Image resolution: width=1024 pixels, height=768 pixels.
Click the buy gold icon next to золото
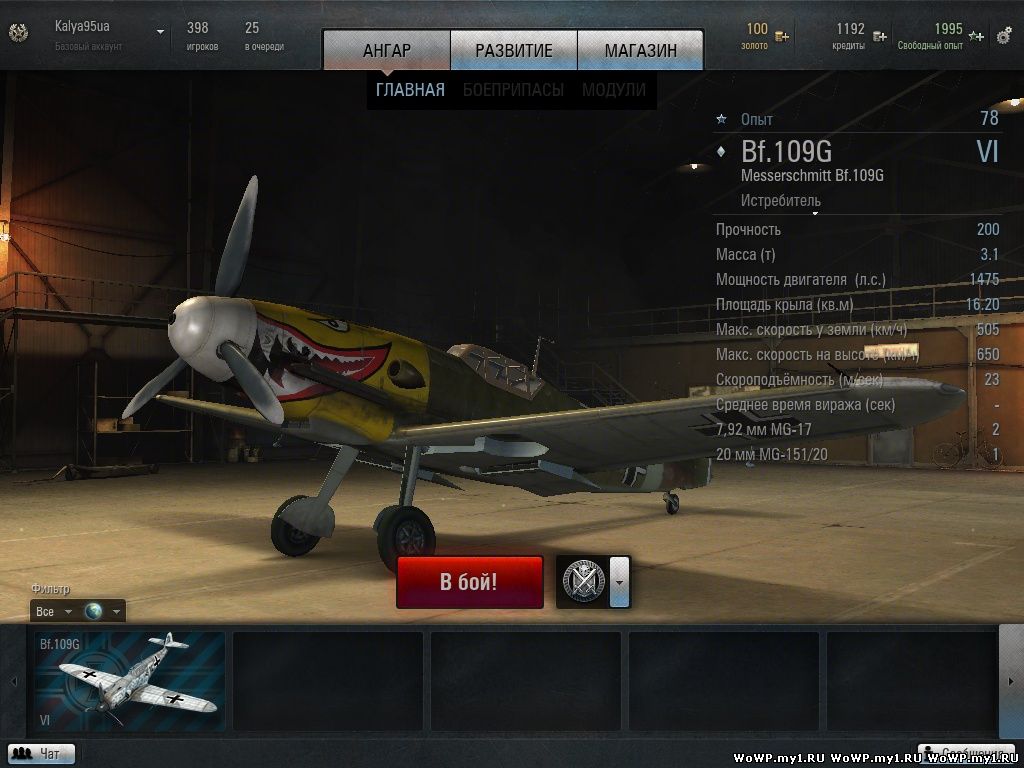point(782,37)
